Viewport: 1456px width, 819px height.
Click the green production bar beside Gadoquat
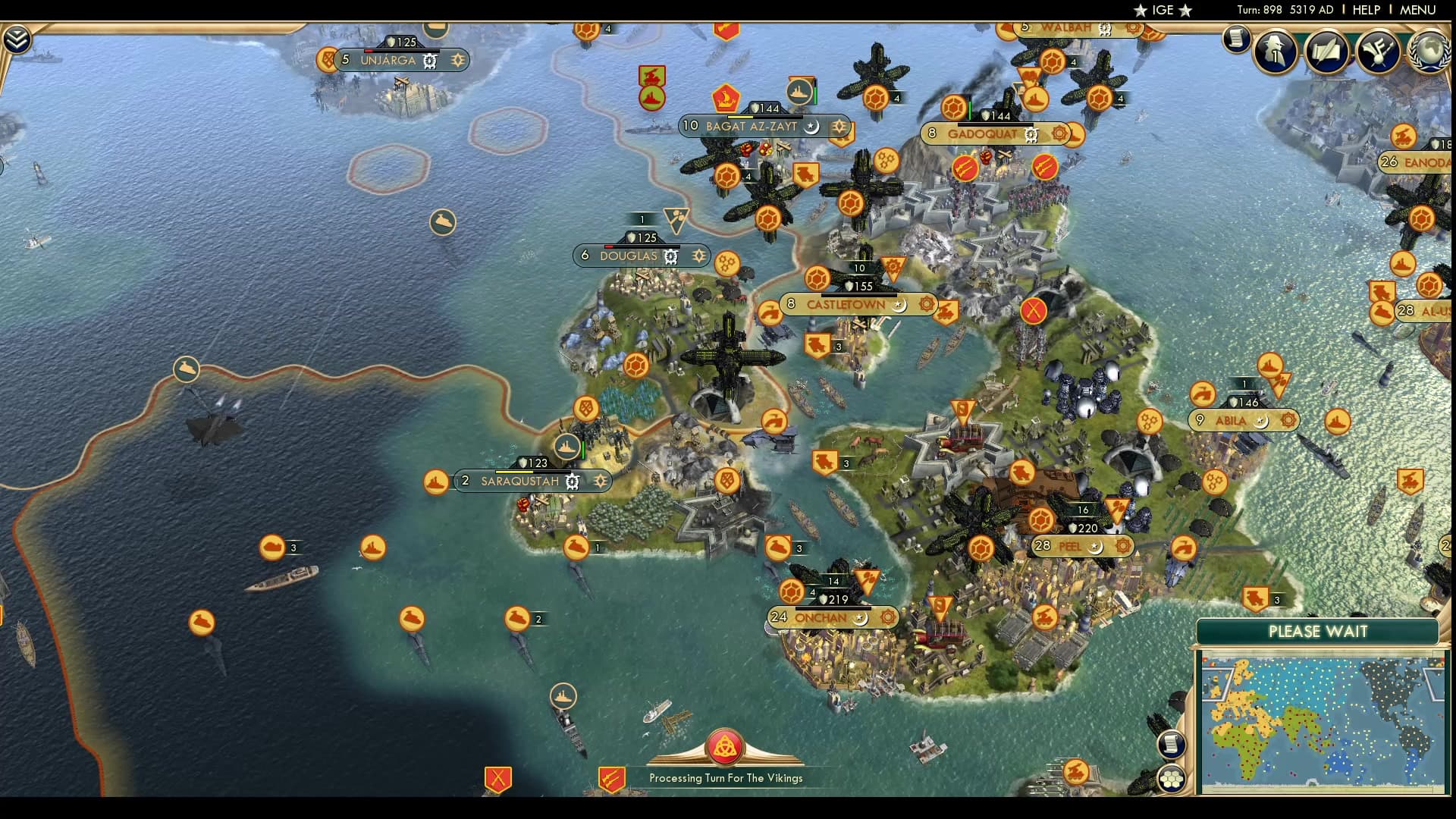tap(969, 109)
